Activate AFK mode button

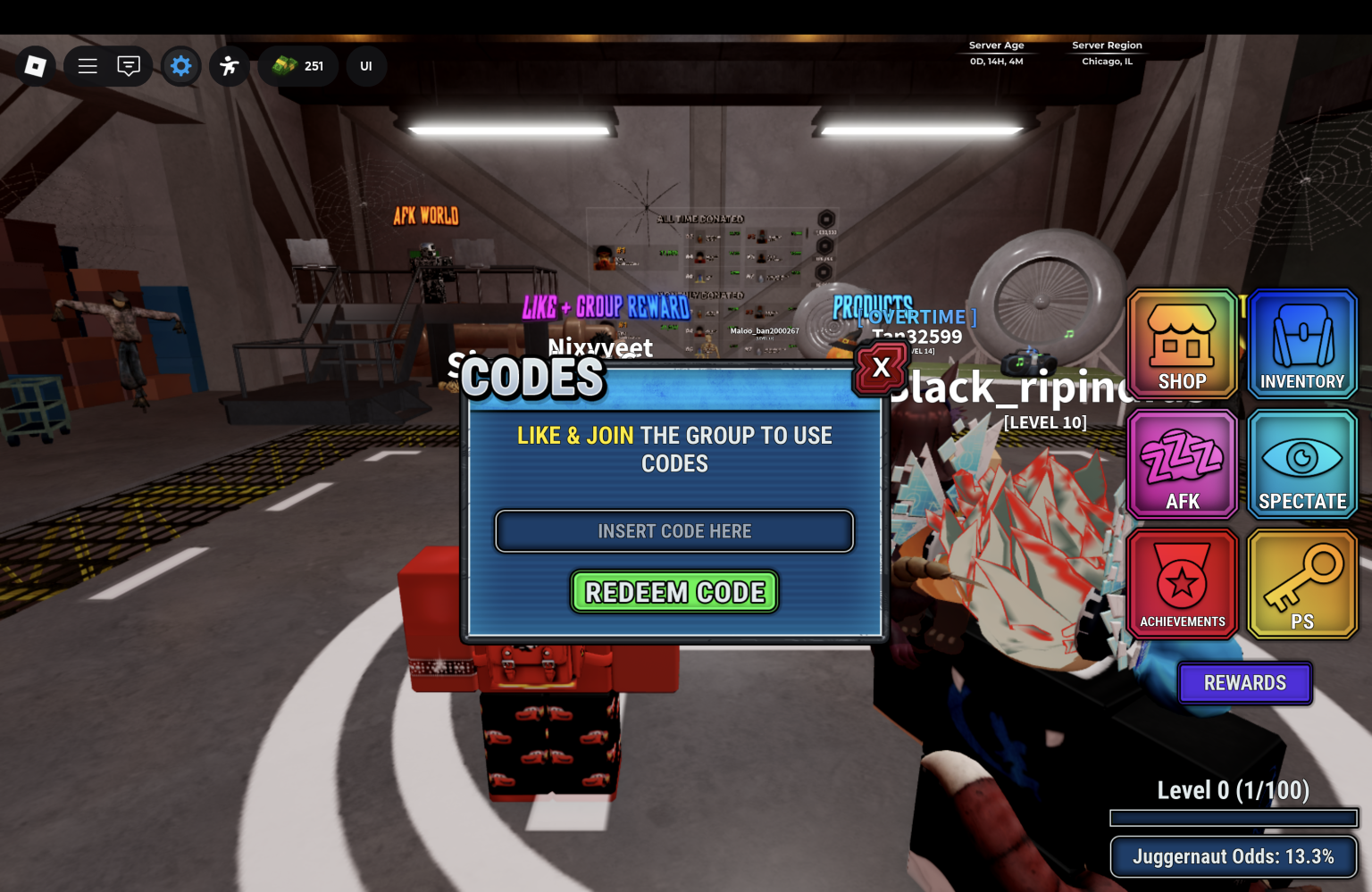point(1182,464)
